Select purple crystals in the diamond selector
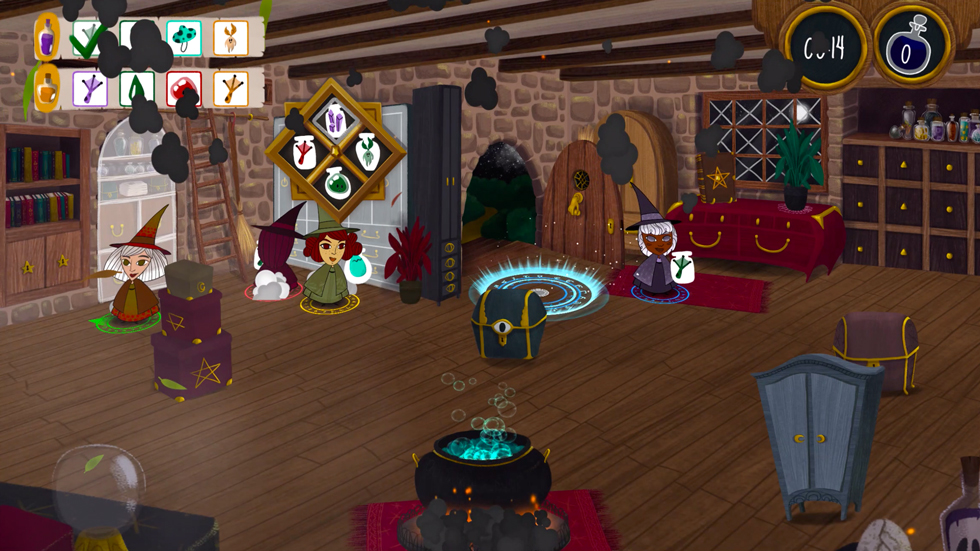Image resolution: width=980 pixels, height=551 pixels. click(x=334, y=122)
